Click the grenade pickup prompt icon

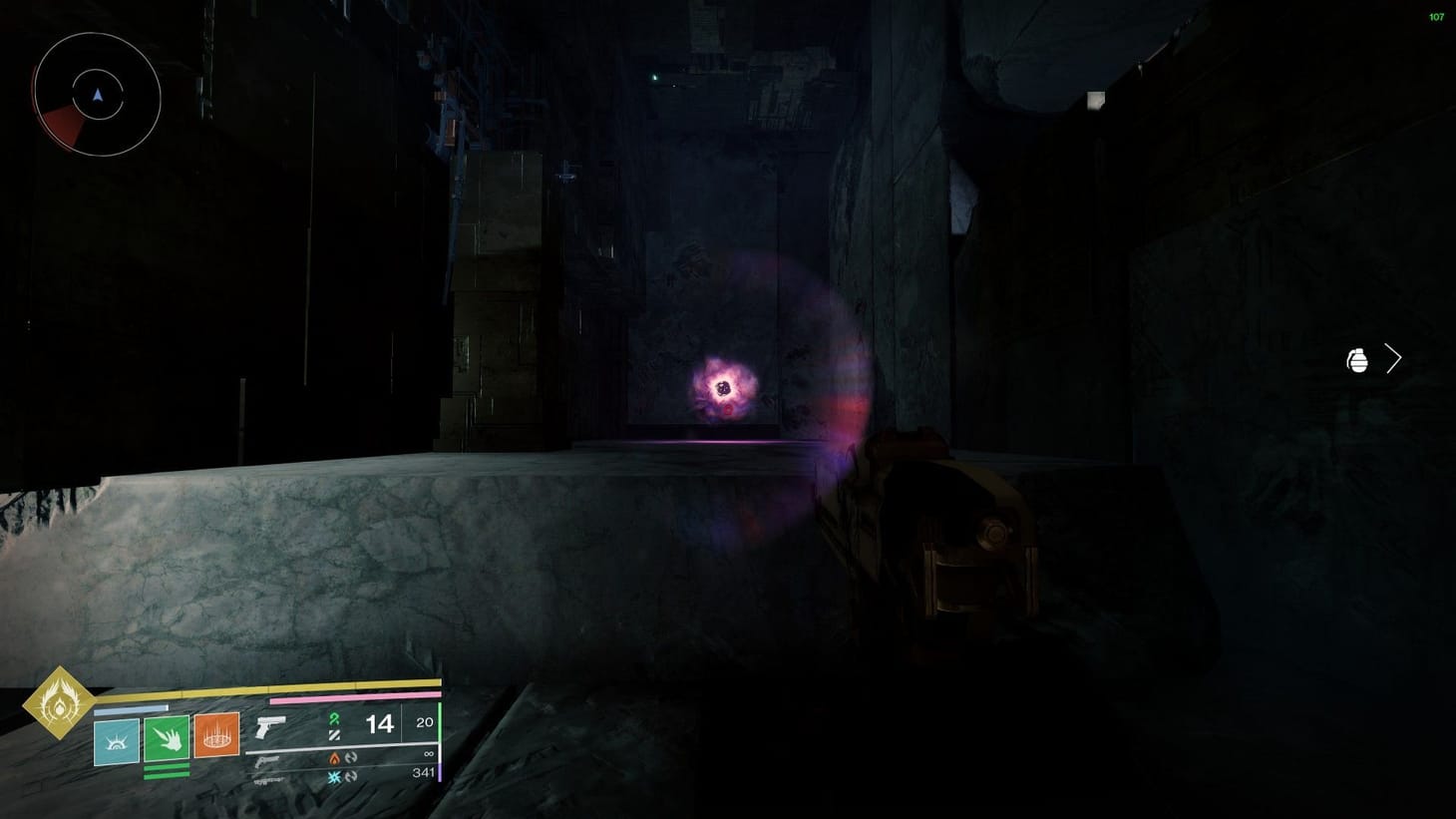coord(1358,359)
